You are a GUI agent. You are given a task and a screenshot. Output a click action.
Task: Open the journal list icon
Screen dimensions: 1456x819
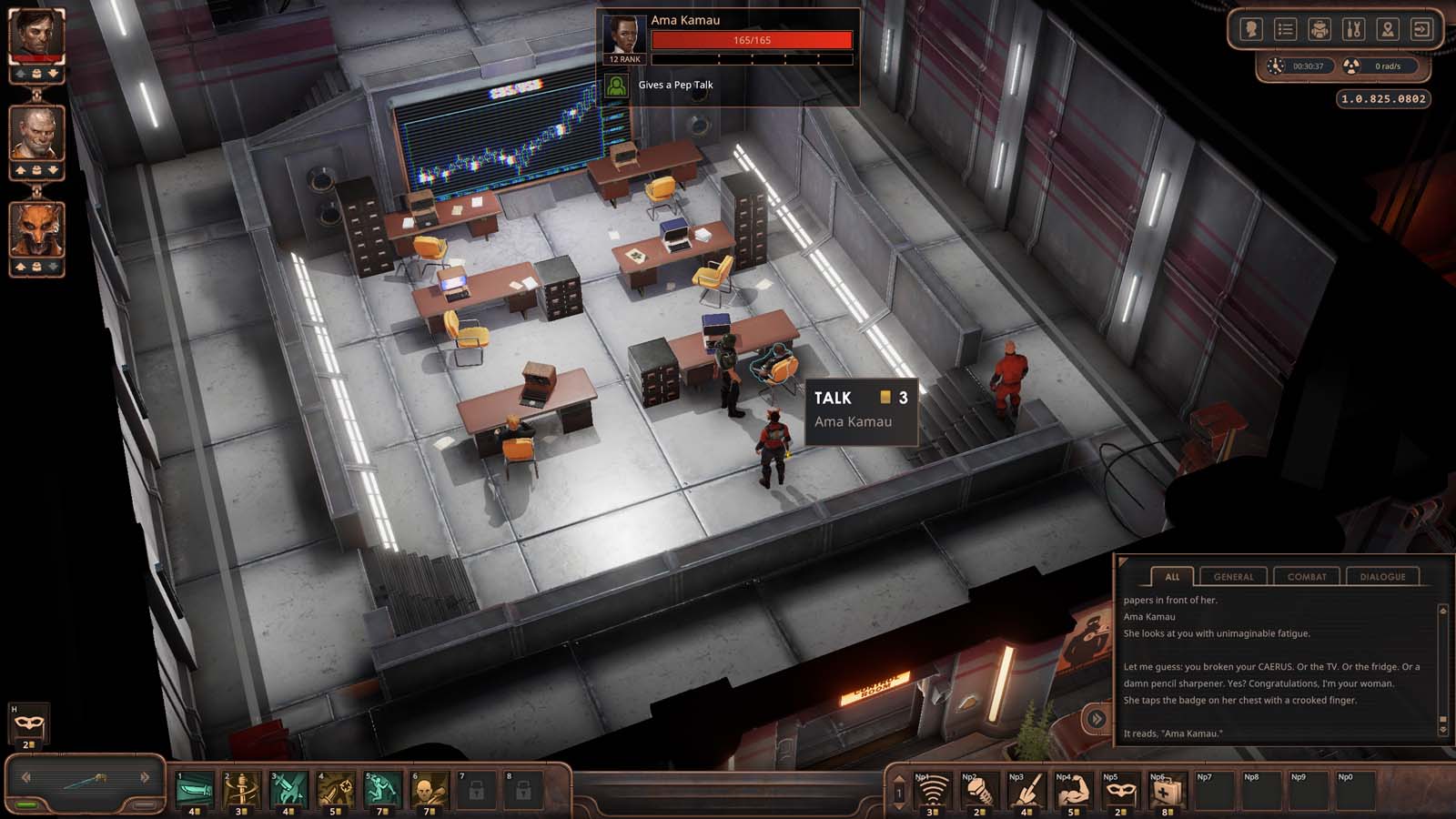coord(1285,30)
